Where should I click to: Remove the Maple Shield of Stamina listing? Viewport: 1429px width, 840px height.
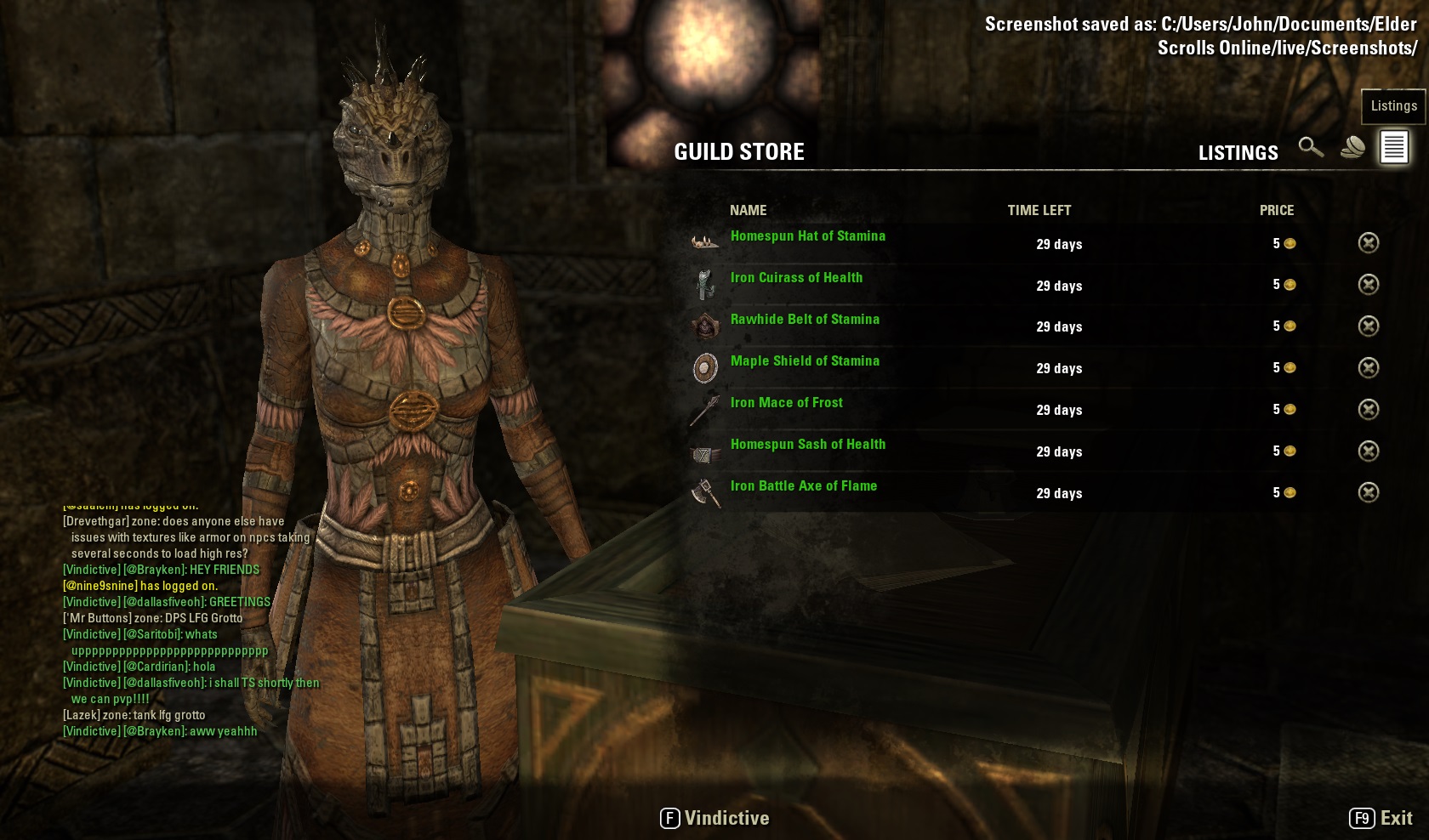click(x=1368, y=368)
